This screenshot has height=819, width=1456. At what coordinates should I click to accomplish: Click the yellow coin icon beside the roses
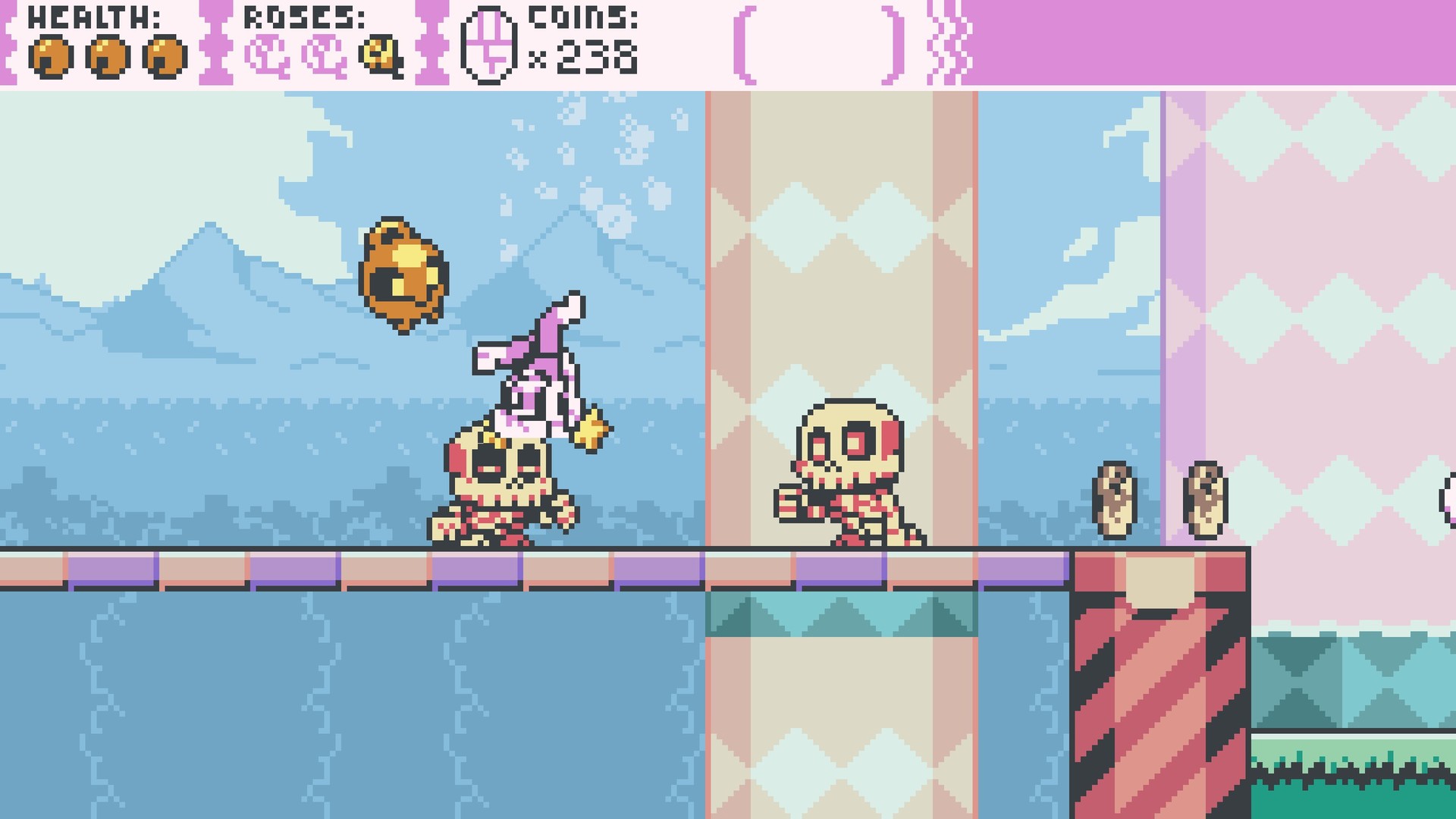point(380,55)
